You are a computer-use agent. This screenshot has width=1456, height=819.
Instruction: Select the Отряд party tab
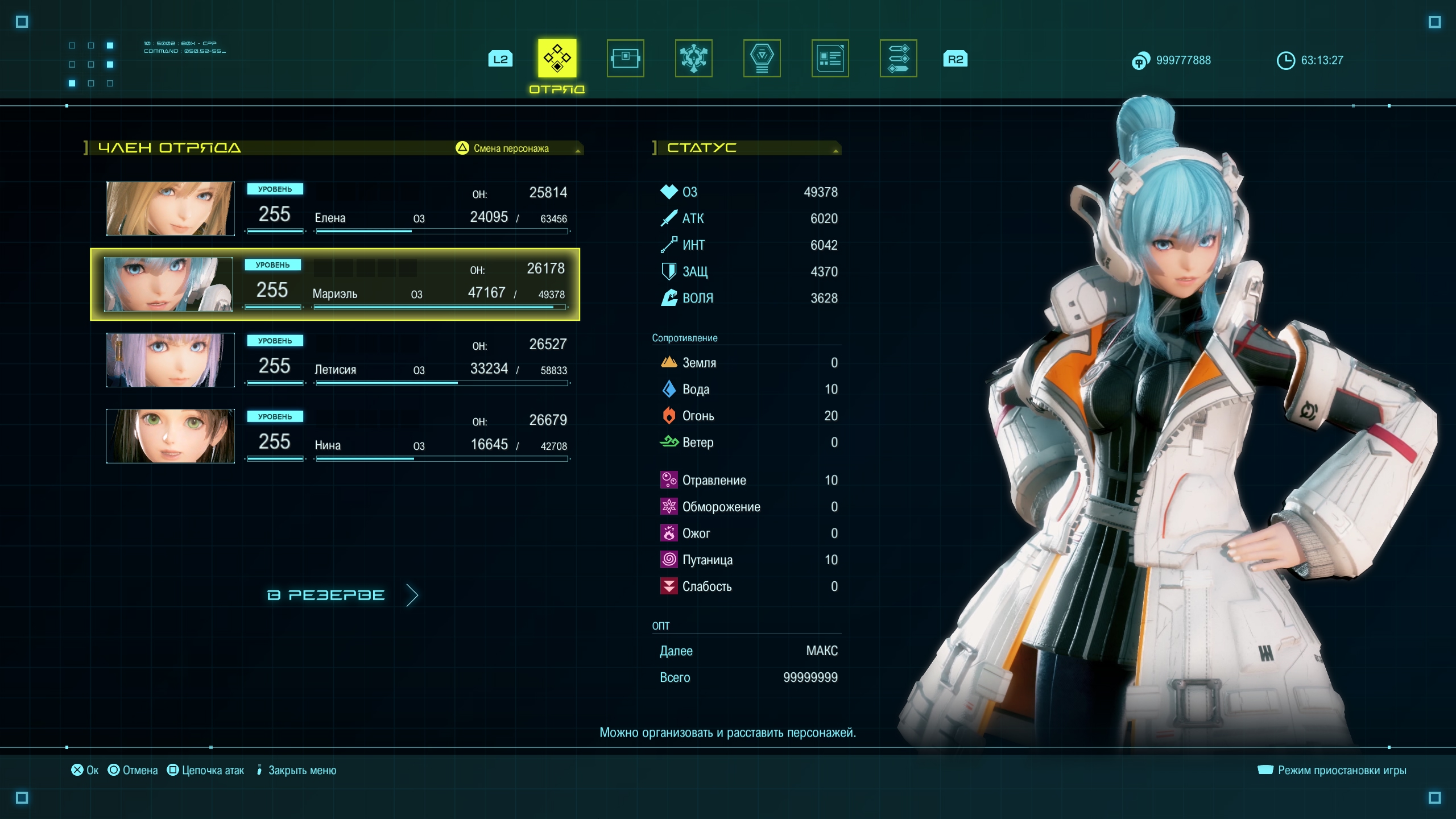[557, 59]
